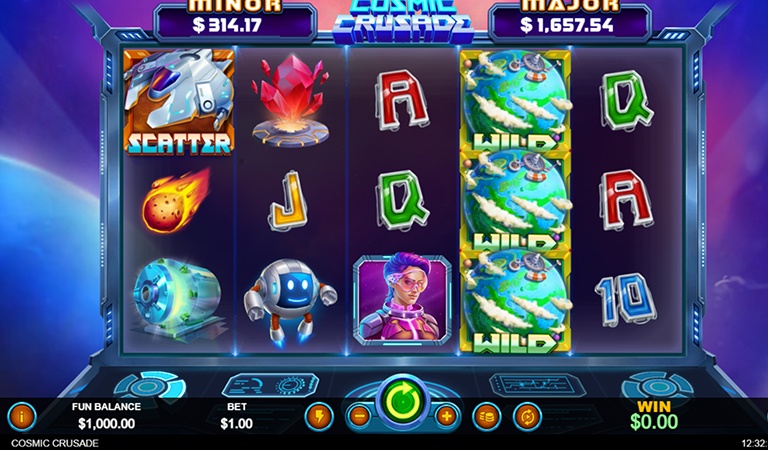Activate the lightning bolt turbo button
Screen dimensions: 768x450
pos(319,415)
